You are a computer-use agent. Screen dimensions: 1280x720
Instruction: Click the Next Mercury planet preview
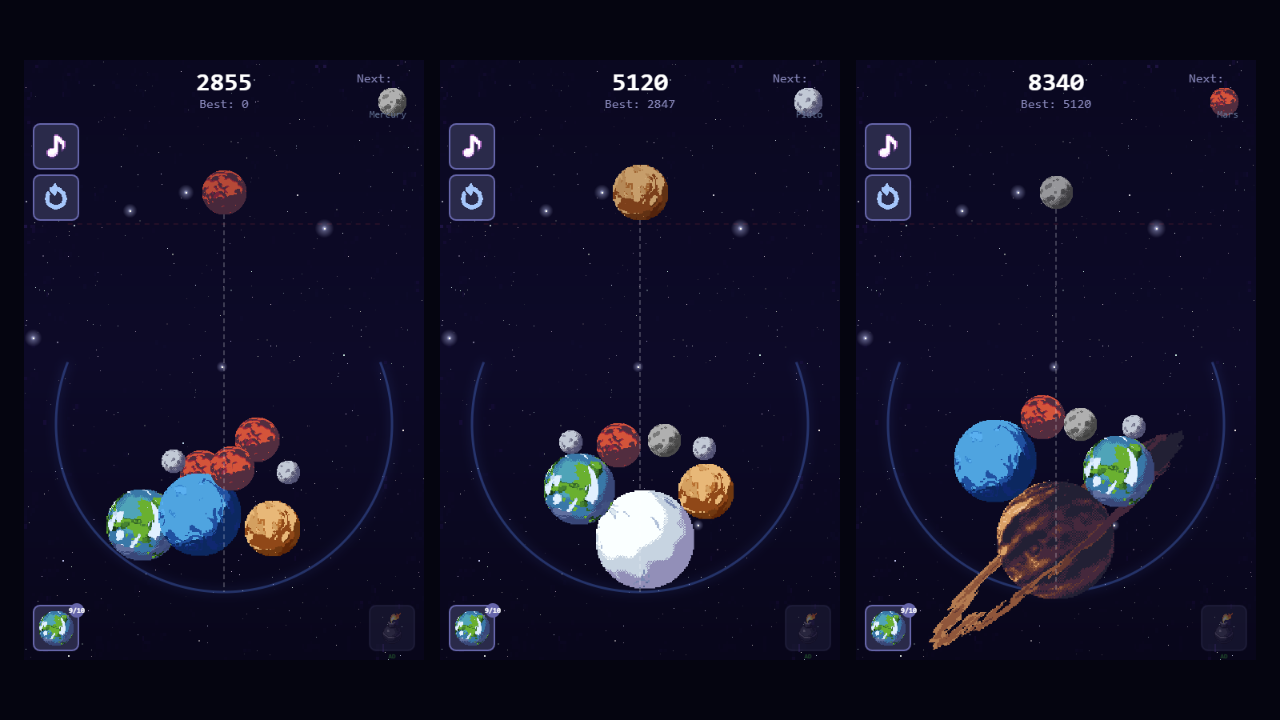(x=391, y=100)
